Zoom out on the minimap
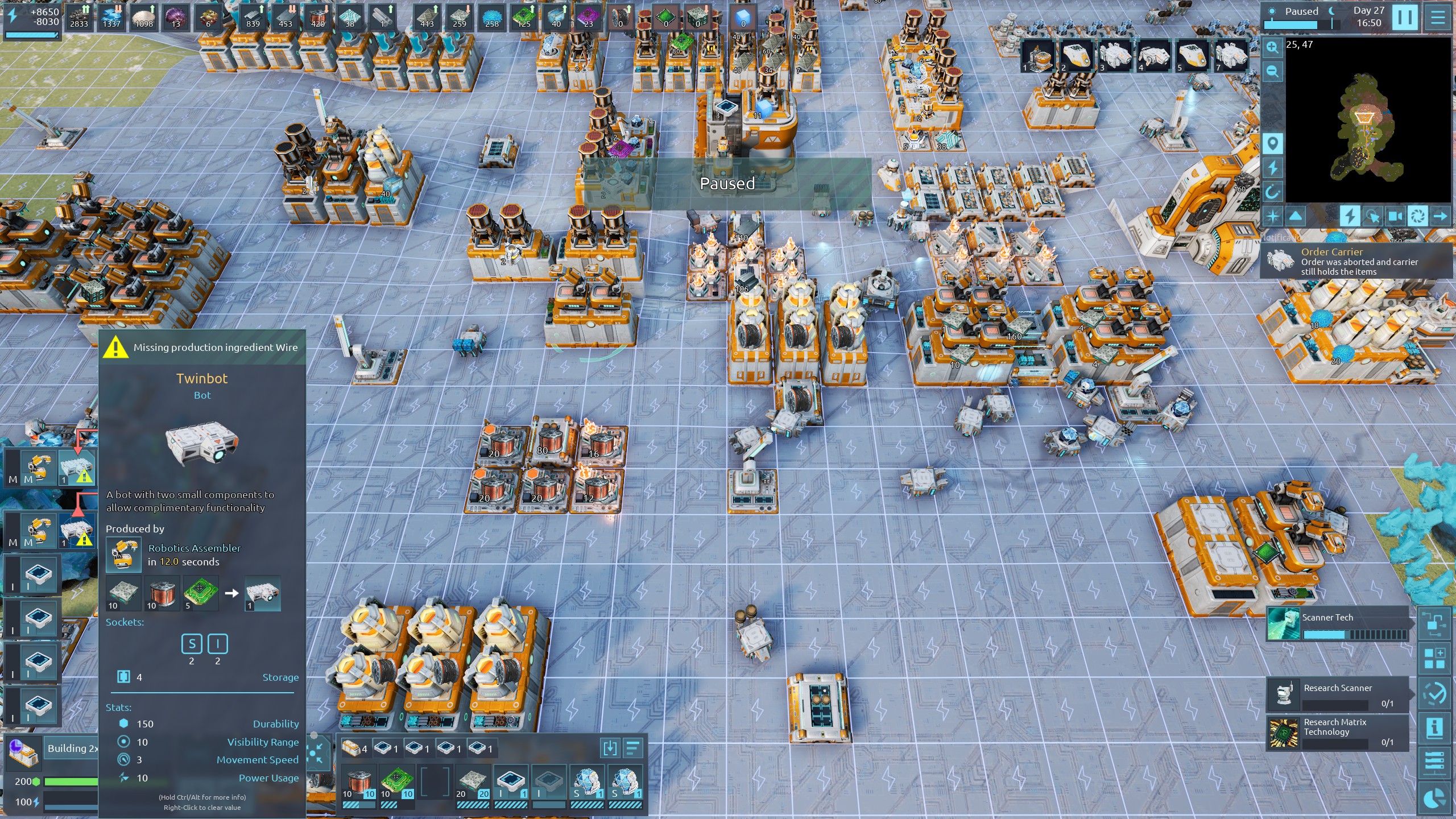 1272,72
